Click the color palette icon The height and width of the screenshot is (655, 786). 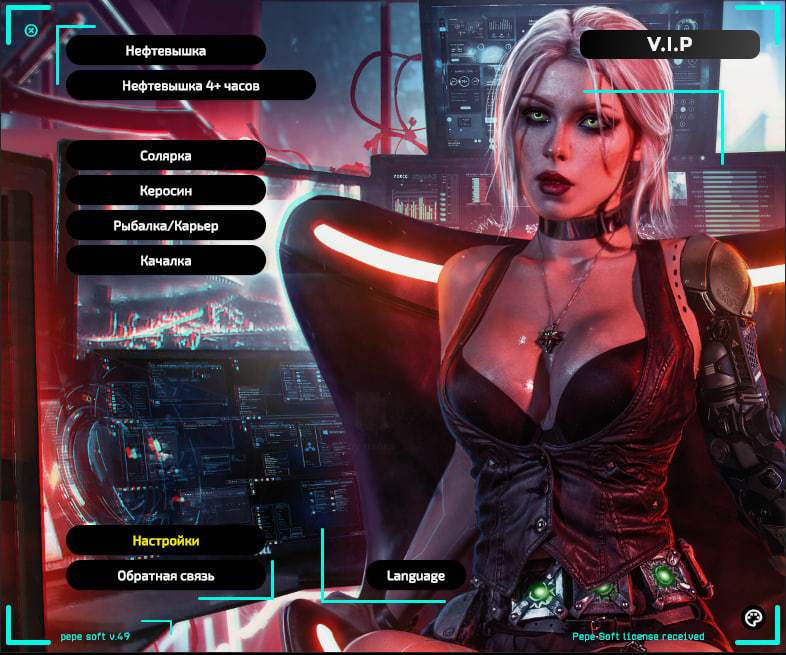click(x=753, y=616)
